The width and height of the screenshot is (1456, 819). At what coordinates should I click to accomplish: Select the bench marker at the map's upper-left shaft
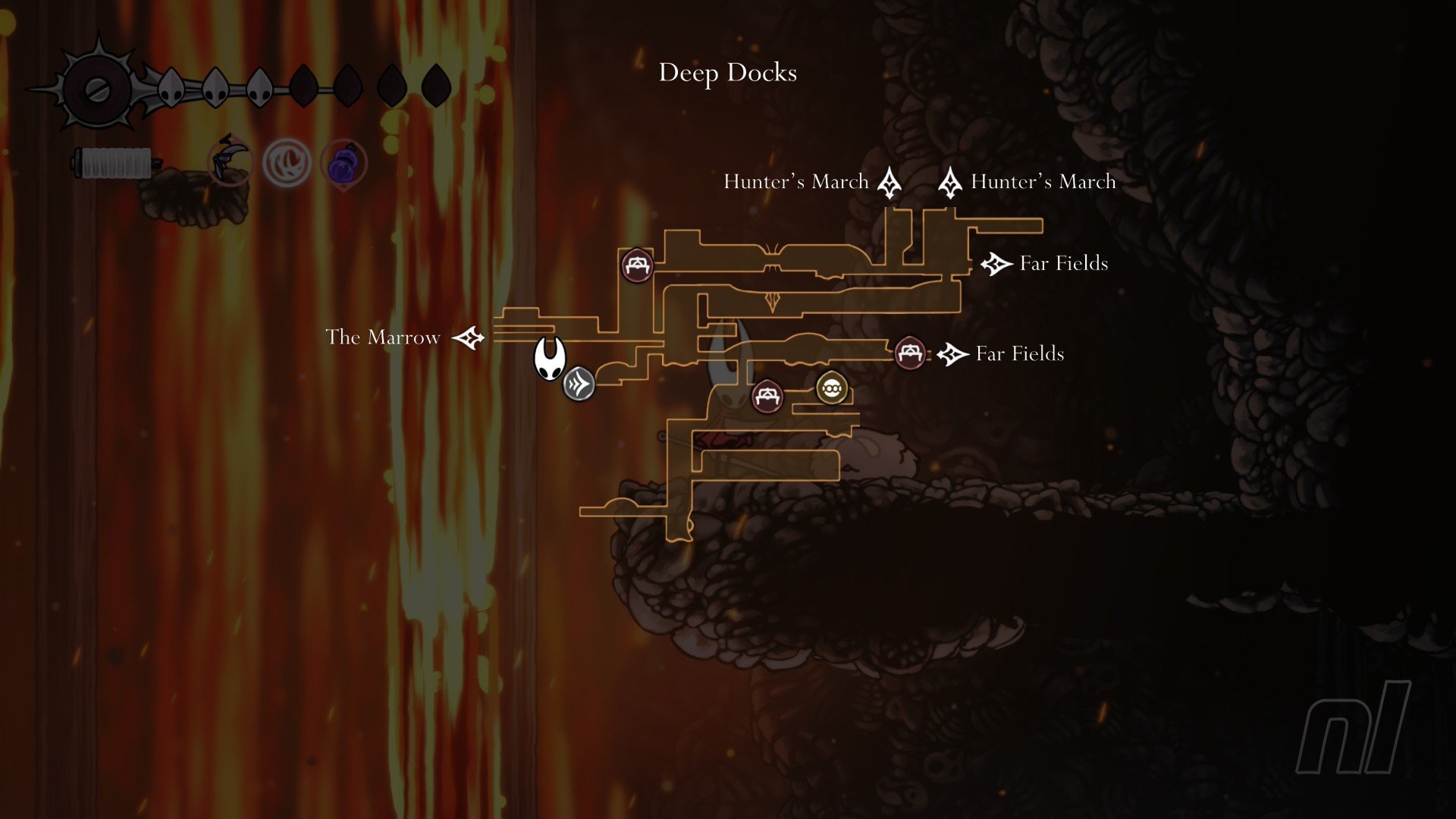[x=637, y=265]
